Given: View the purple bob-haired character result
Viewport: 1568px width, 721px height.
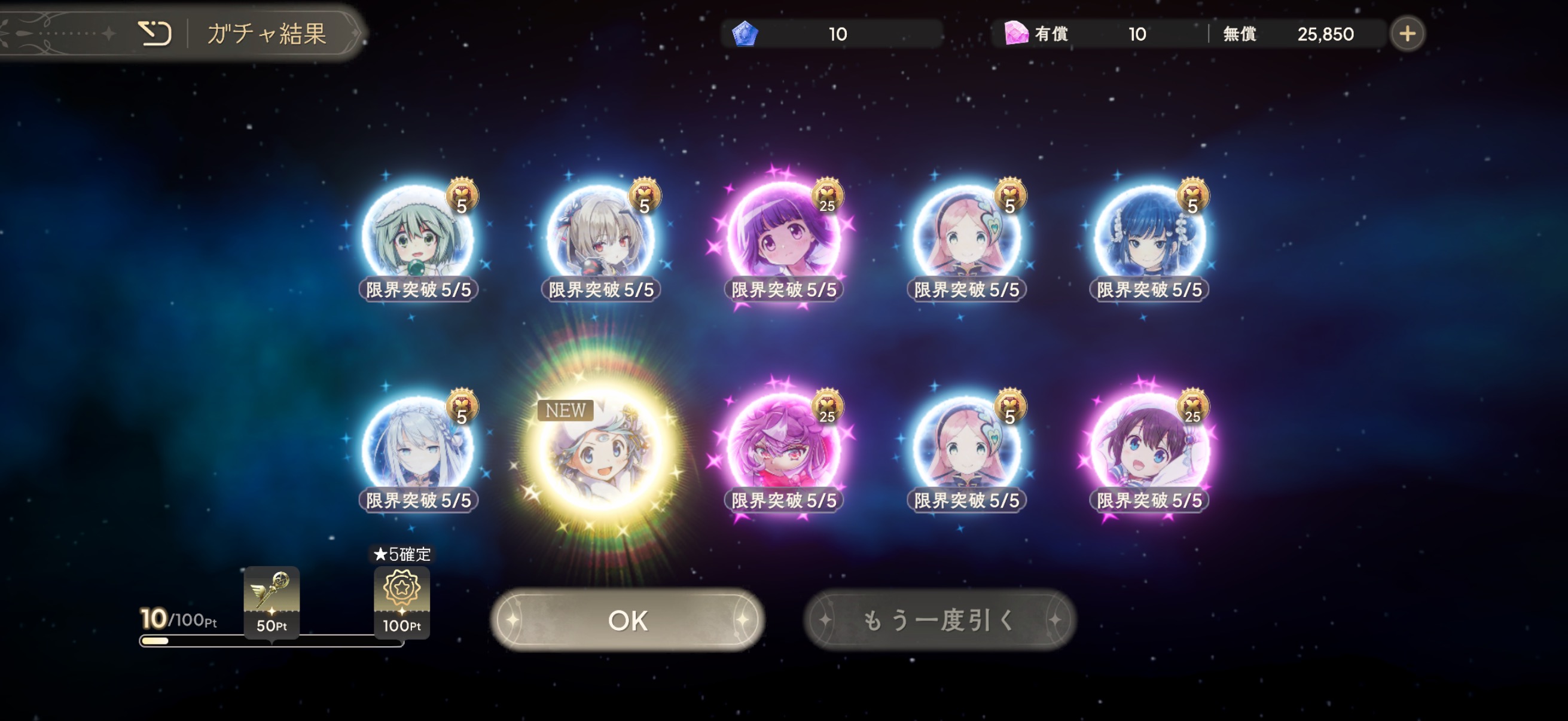Looking at the screenshot, I should [783, 237].
